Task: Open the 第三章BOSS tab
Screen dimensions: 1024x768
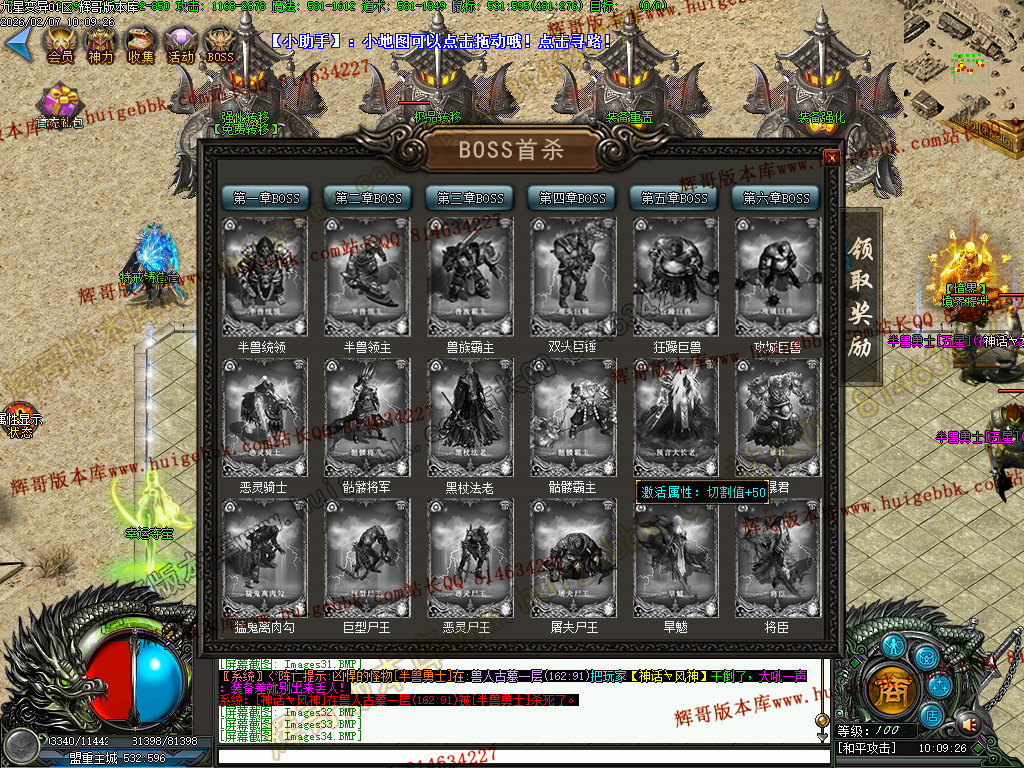Action: 470,198
